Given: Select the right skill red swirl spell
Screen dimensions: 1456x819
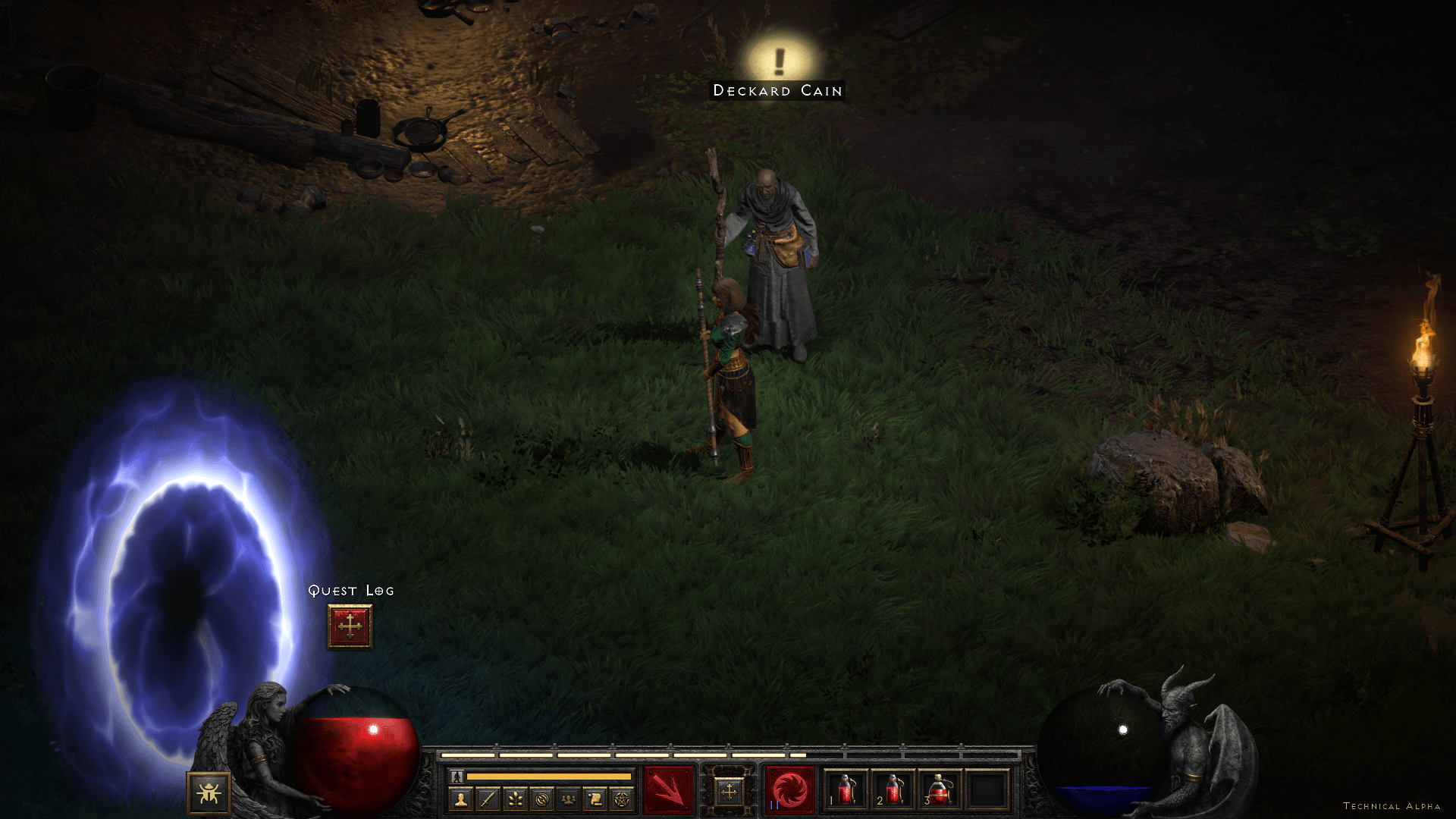Looking at the screenshot, I should pyautogui.click(x=790, y=791).
